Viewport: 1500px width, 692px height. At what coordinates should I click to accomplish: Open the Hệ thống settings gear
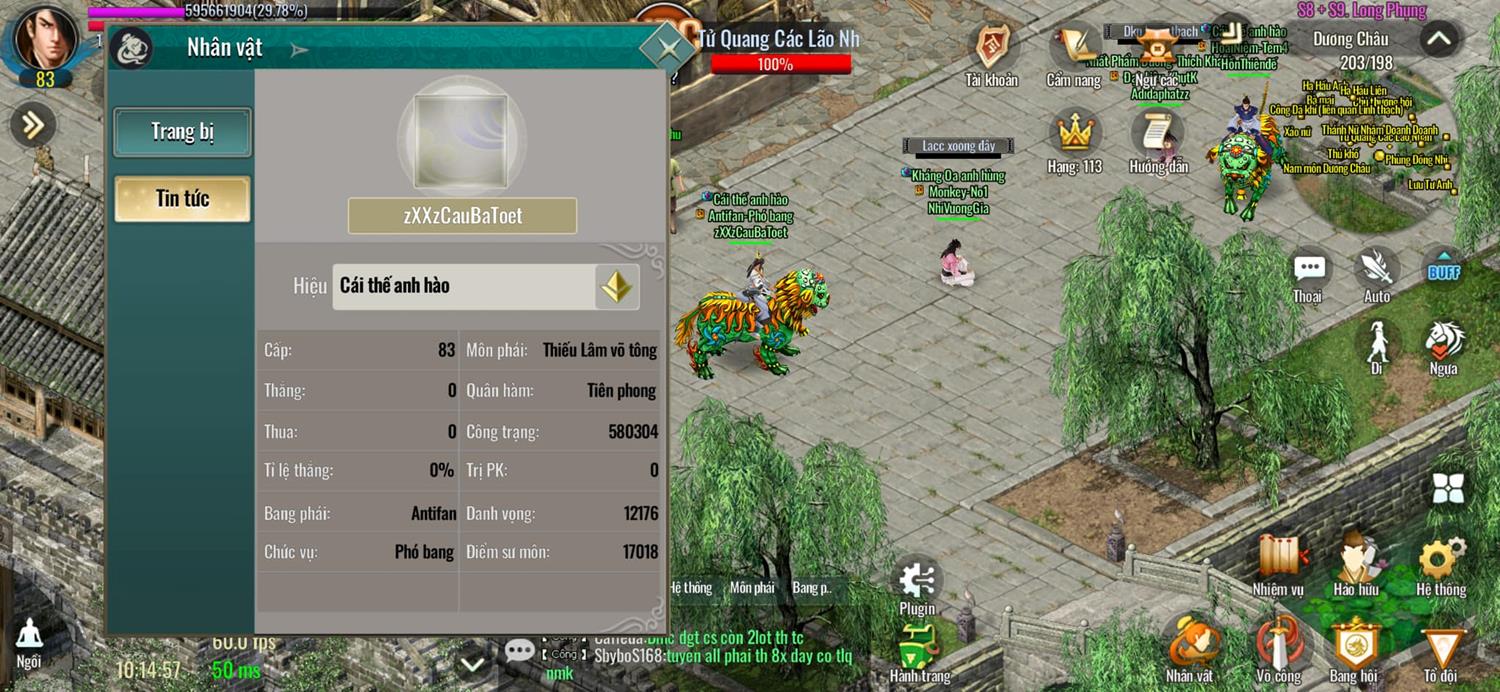pos(1441,558)
